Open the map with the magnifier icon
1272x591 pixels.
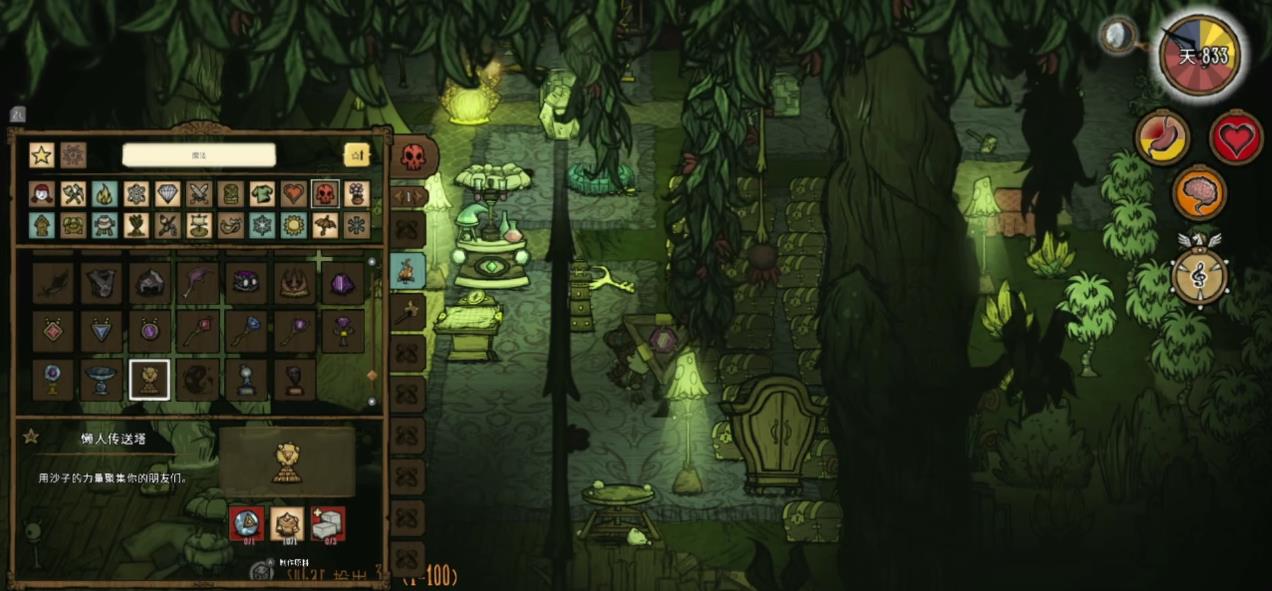[1119, 37]
